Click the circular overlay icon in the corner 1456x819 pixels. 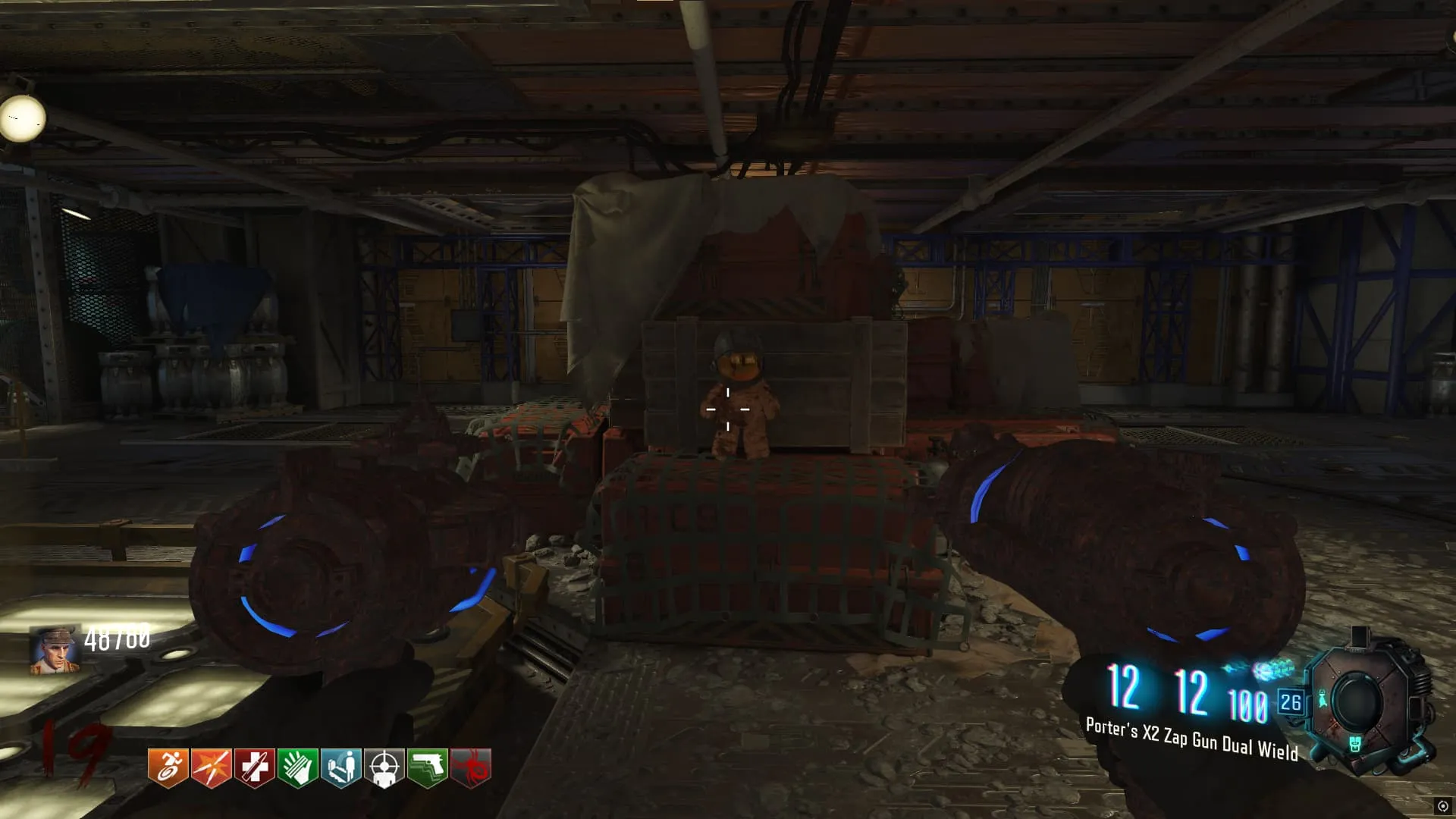tap(1442, 806)
